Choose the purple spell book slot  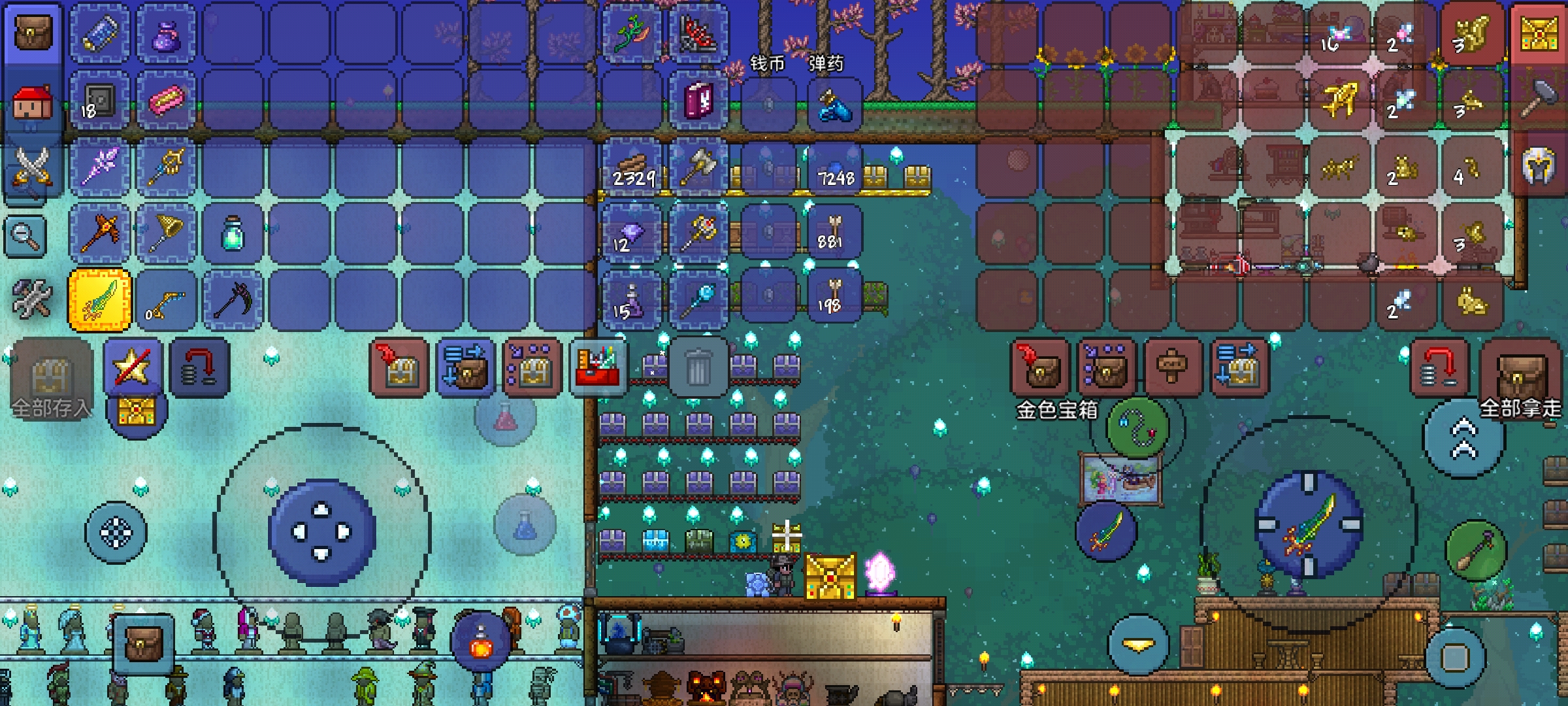click(698, 101)
